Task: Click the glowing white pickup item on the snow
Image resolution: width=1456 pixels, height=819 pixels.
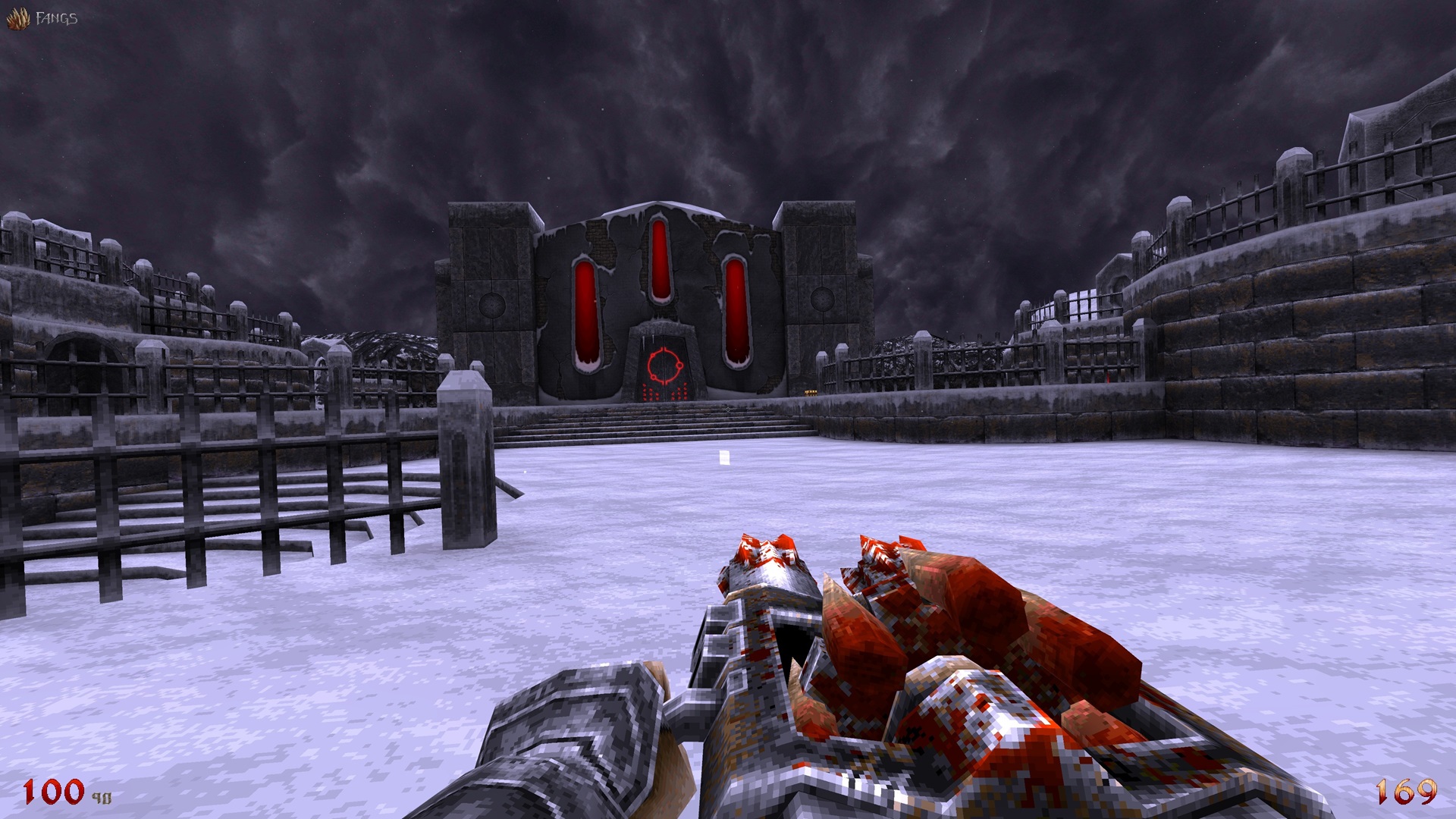Action: tap(725, 457)
